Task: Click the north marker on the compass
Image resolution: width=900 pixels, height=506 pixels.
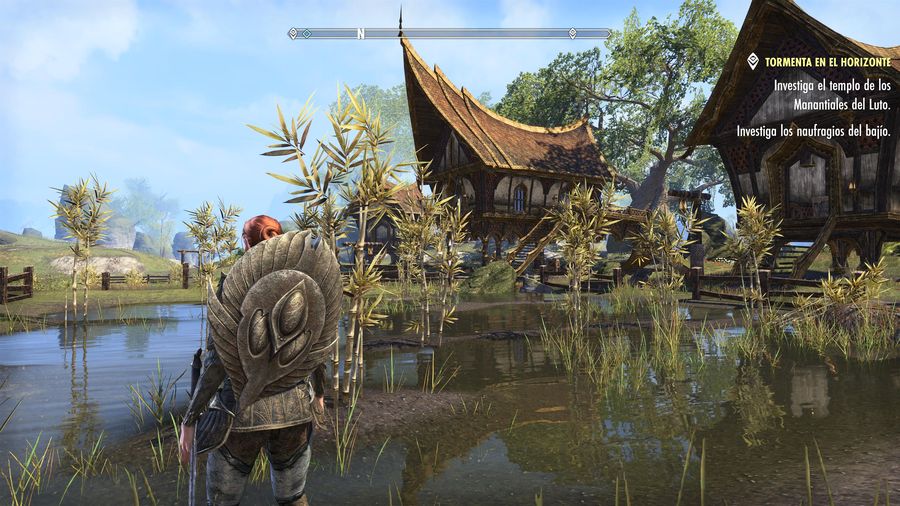Action: tap(360, 33)
